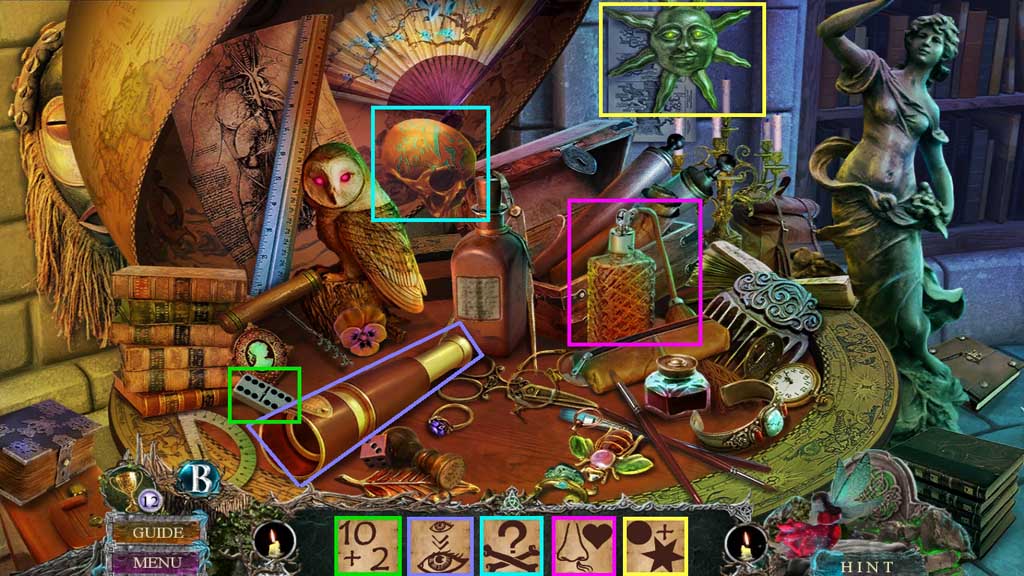
Task: Select the eye with arrows clue tile
Action: (x=439, y=546)
